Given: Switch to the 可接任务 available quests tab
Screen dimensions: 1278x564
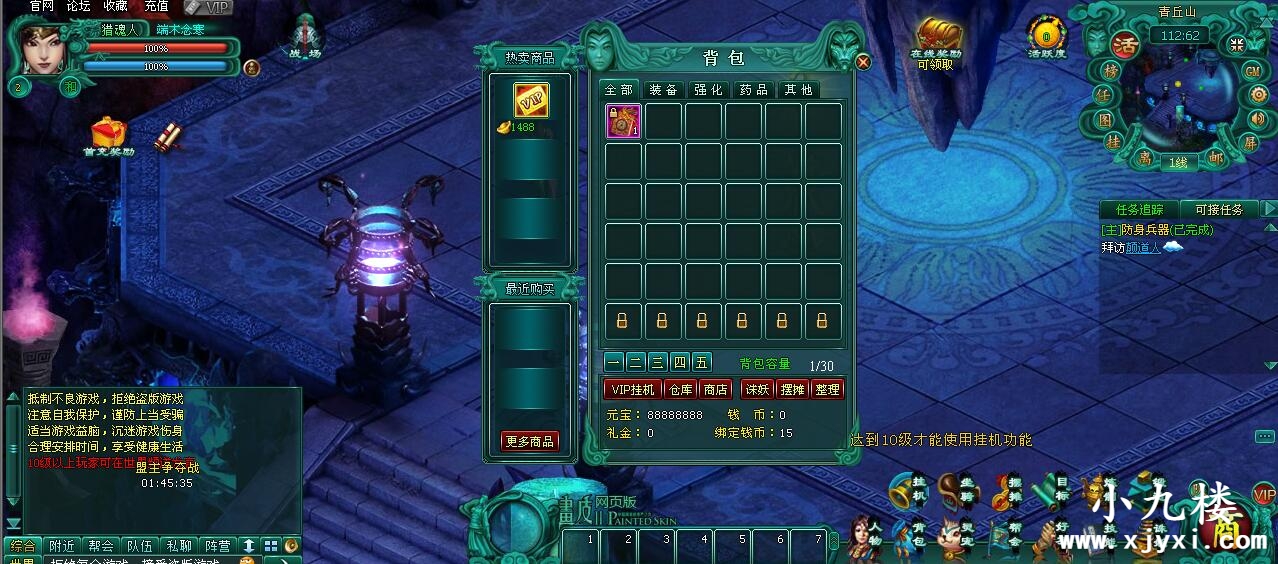Looking at the screenshot, I should click(1219, 209).
